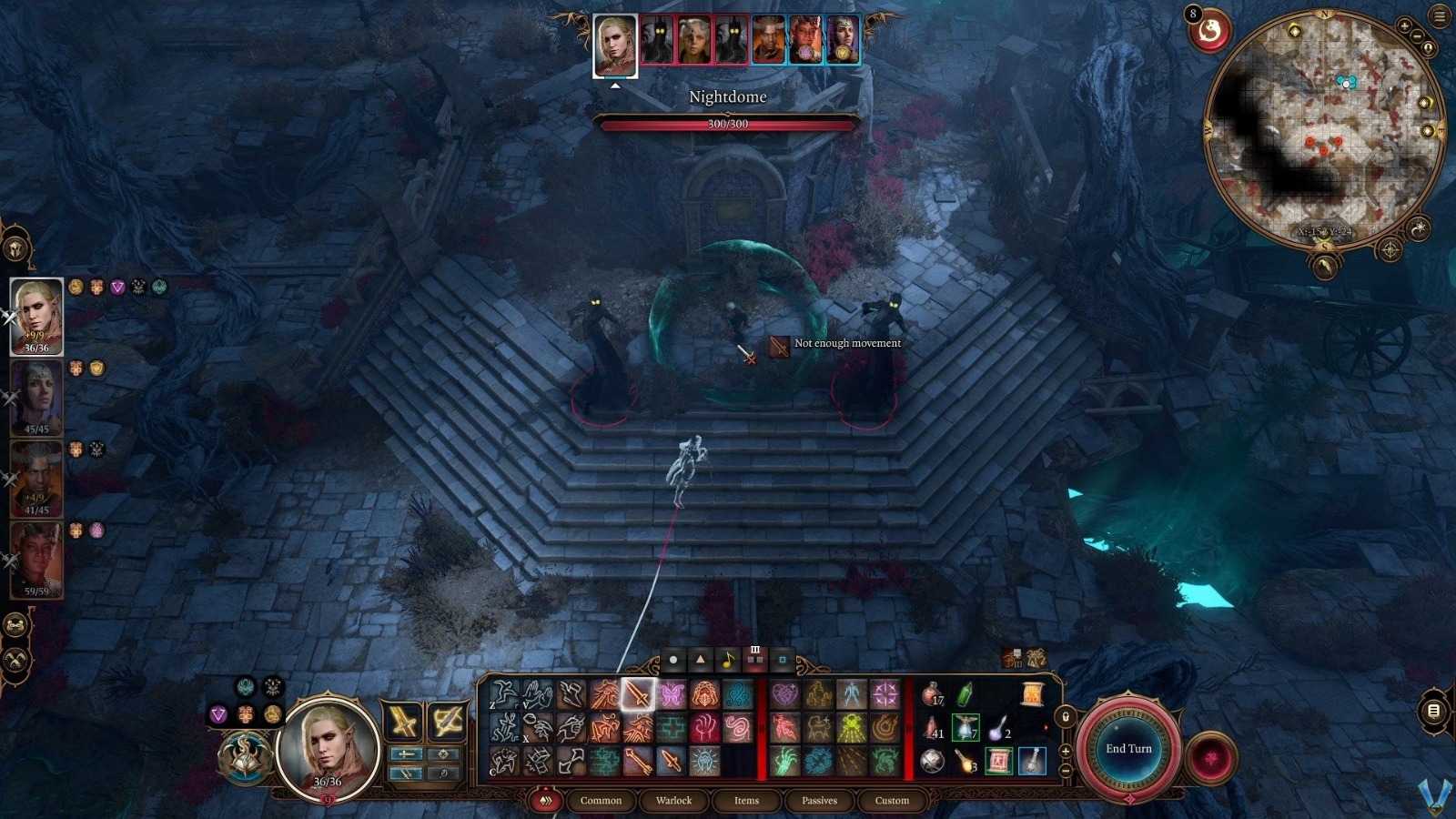Lock the hotbar with the padlock icon
1456x819 pixels.
(1065, 718)
